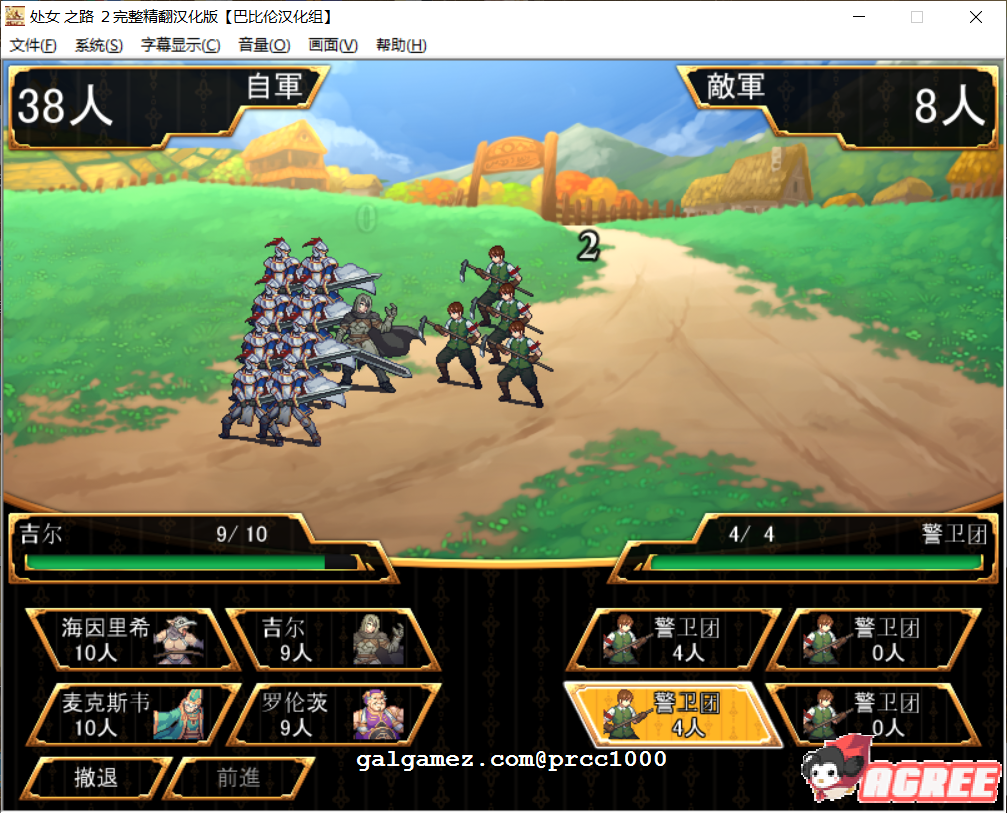
Task: Choose the 罗伦茨 unit card
Action: pos(332,714)
